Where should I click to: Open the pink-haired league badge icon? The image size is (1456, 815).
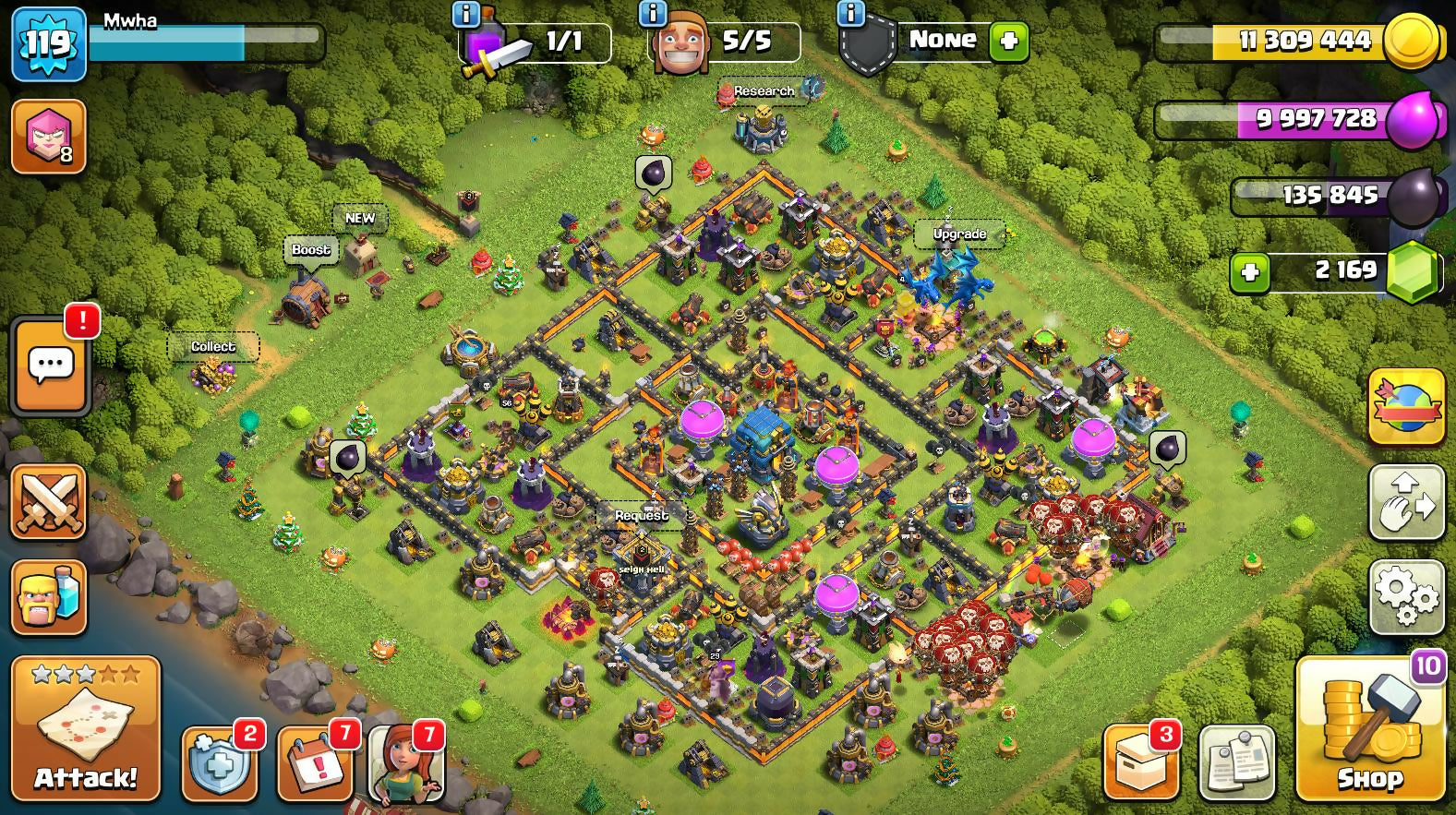pyautogui.click(x=48, y=138)
